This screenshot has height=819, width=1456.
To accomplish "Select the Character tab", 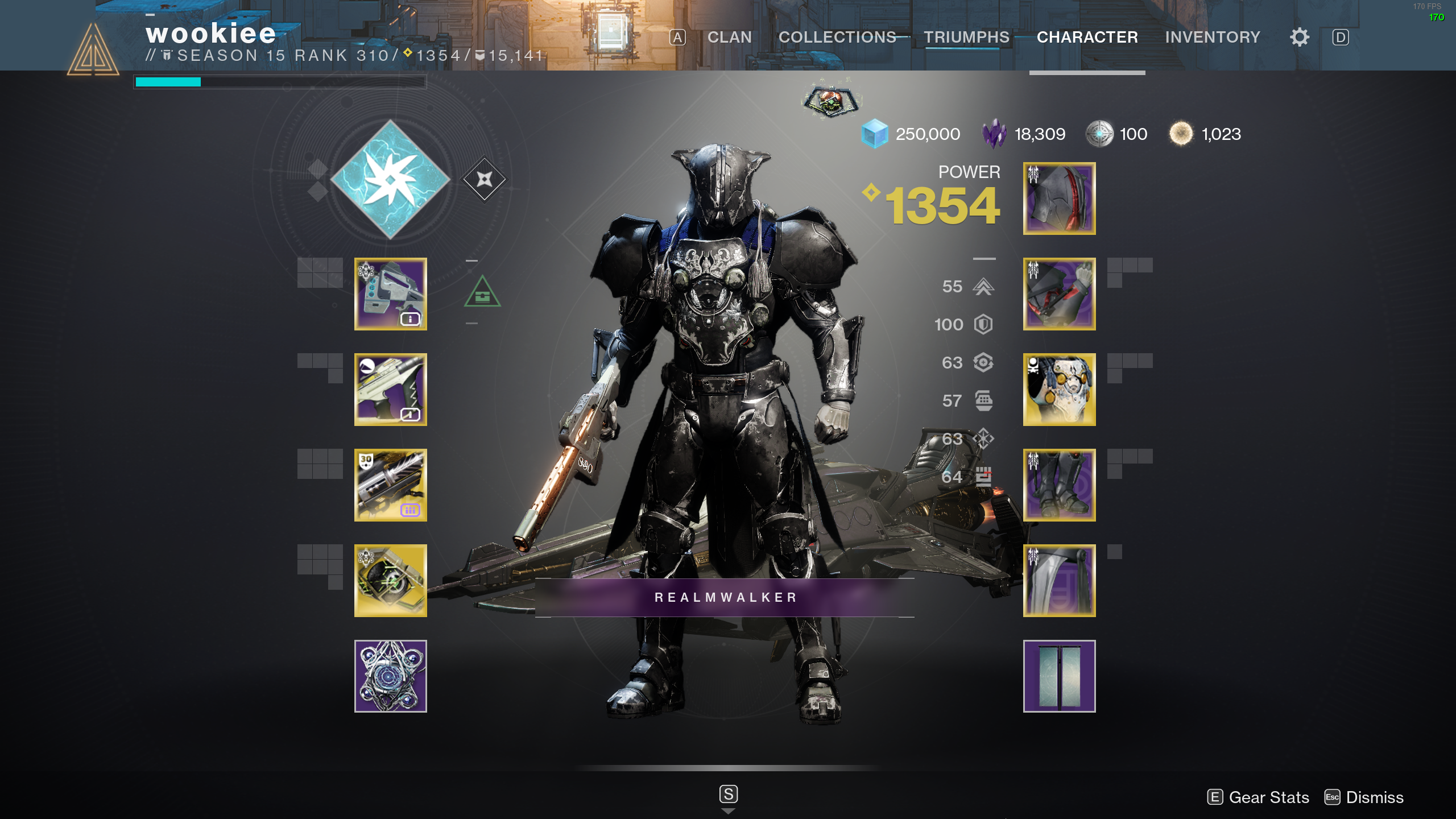I will tap(1087, 38).
